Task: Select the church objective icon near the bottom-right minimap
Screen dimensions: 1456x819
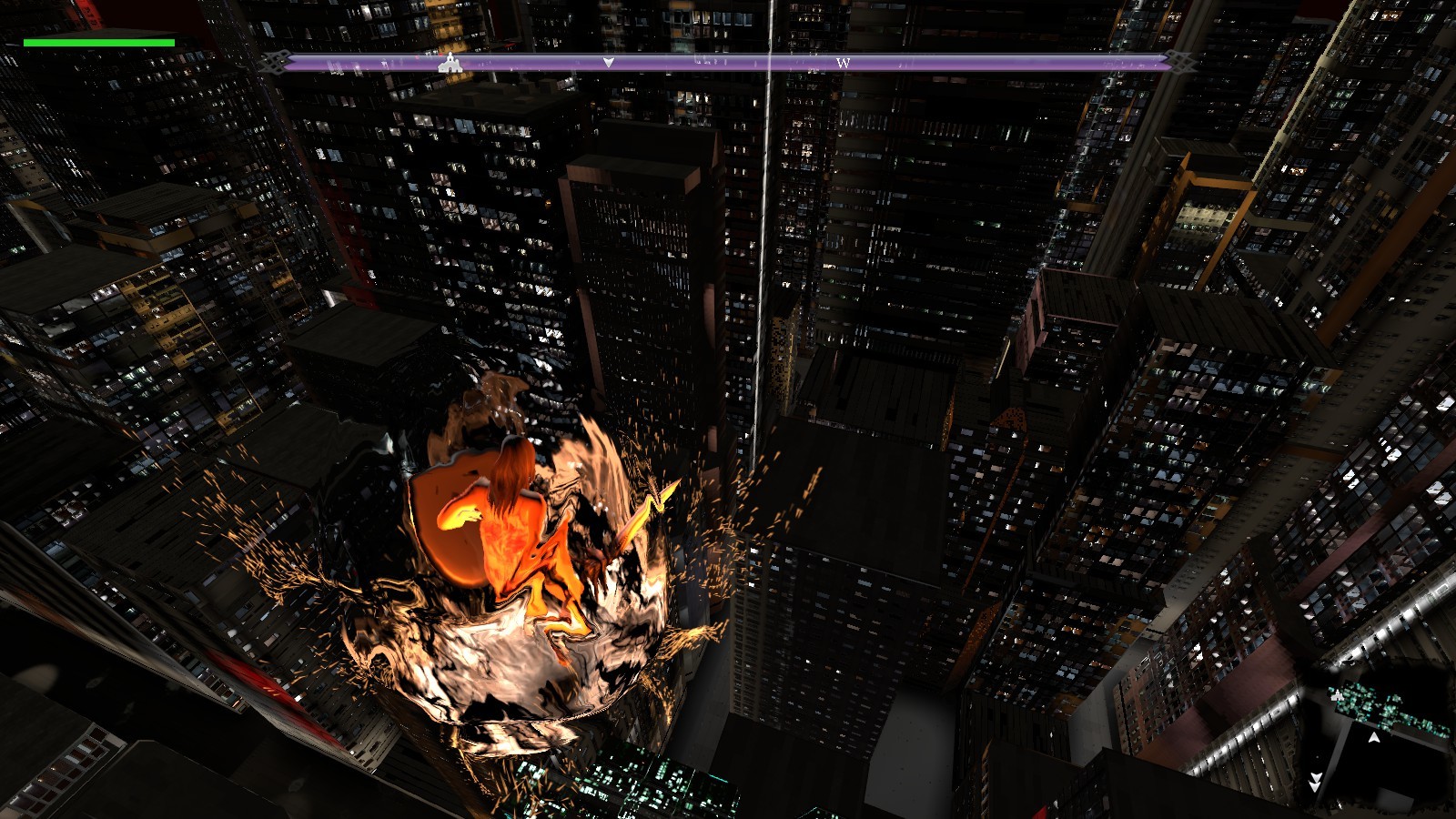Action: [1338, 696]
